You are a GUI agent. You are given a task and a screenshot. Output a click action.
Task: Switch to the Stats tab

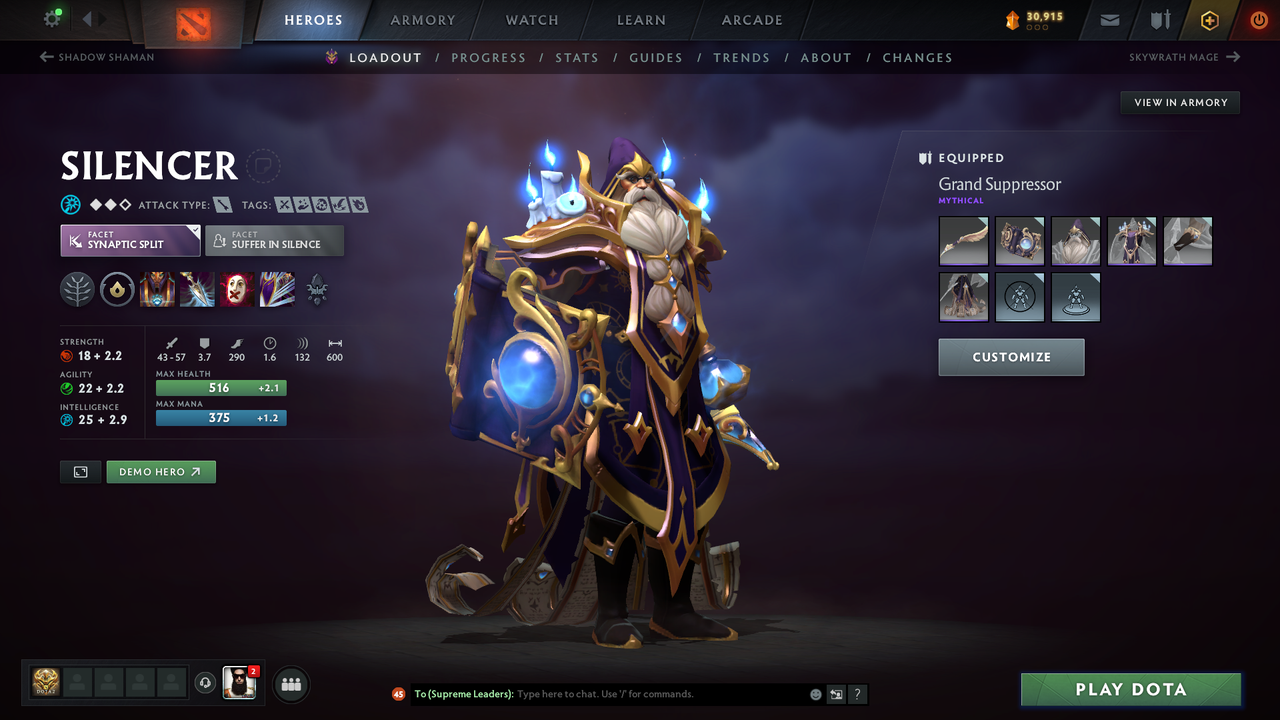577,57
